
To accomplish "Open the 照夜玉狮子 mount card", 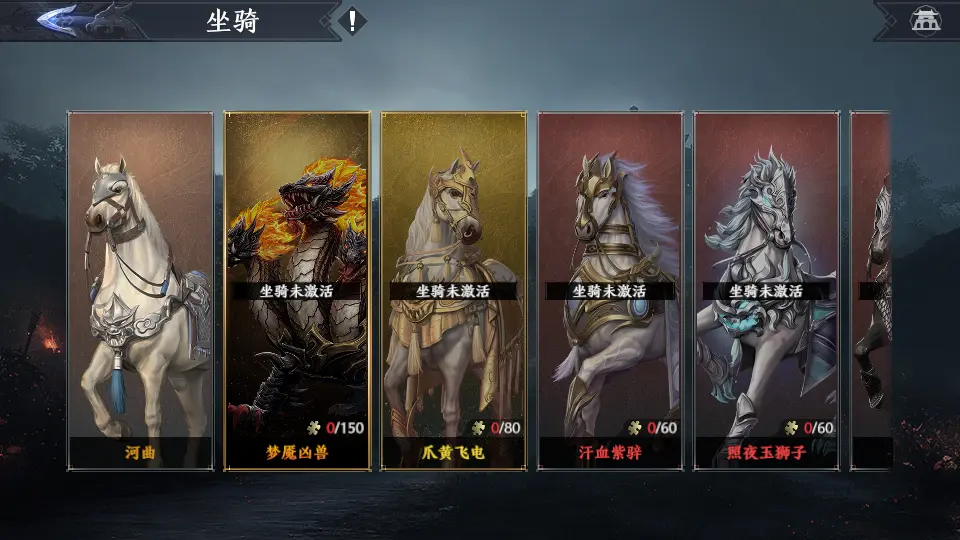I will coord(766,290).
